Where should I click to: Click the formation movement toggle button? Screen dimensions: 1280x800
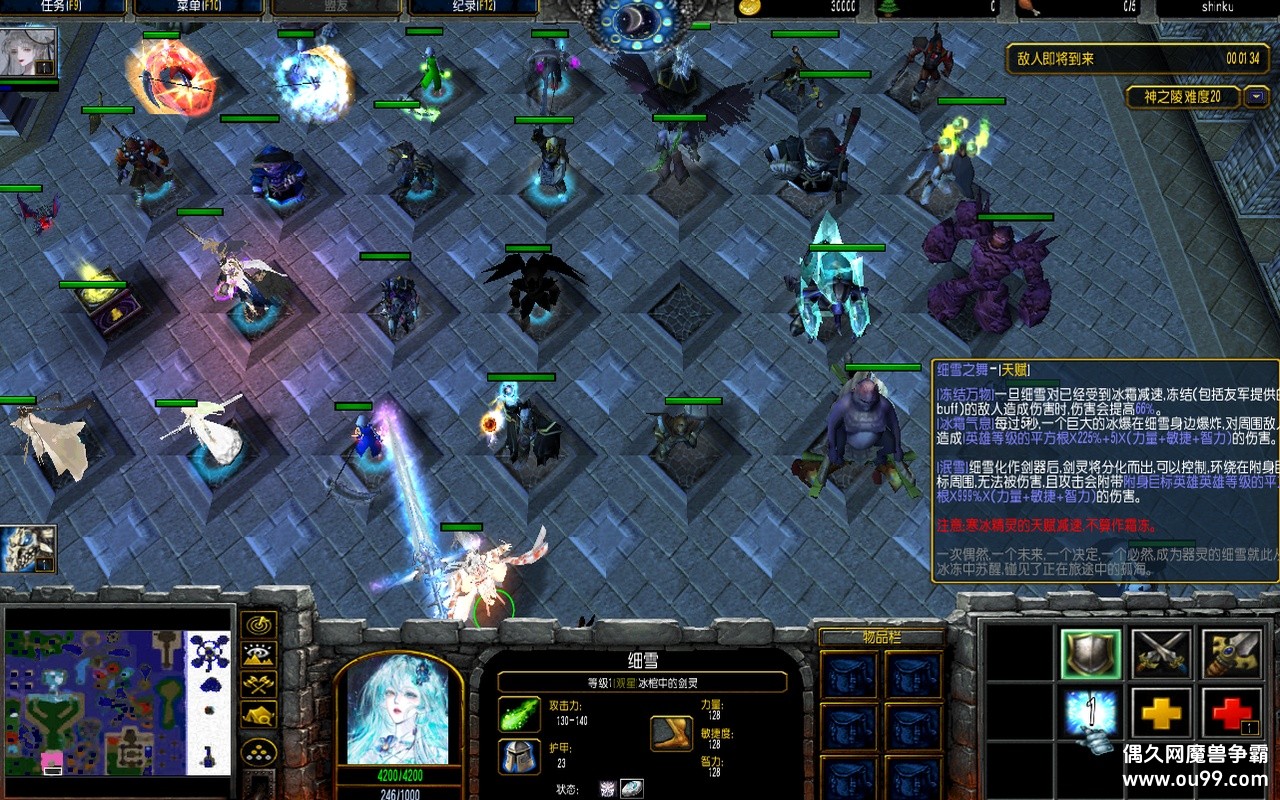click(x=260, y=752)
